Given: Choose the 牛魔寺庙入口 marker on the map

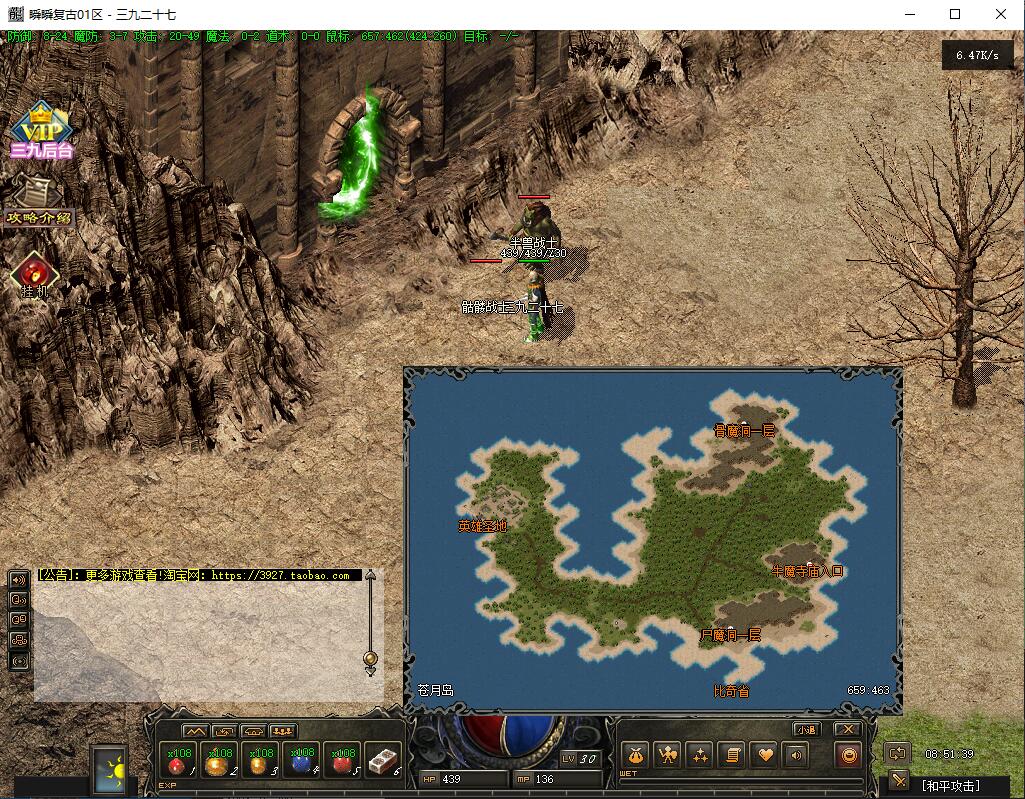Looking at the screenshot, I should (x=807, y=571).
